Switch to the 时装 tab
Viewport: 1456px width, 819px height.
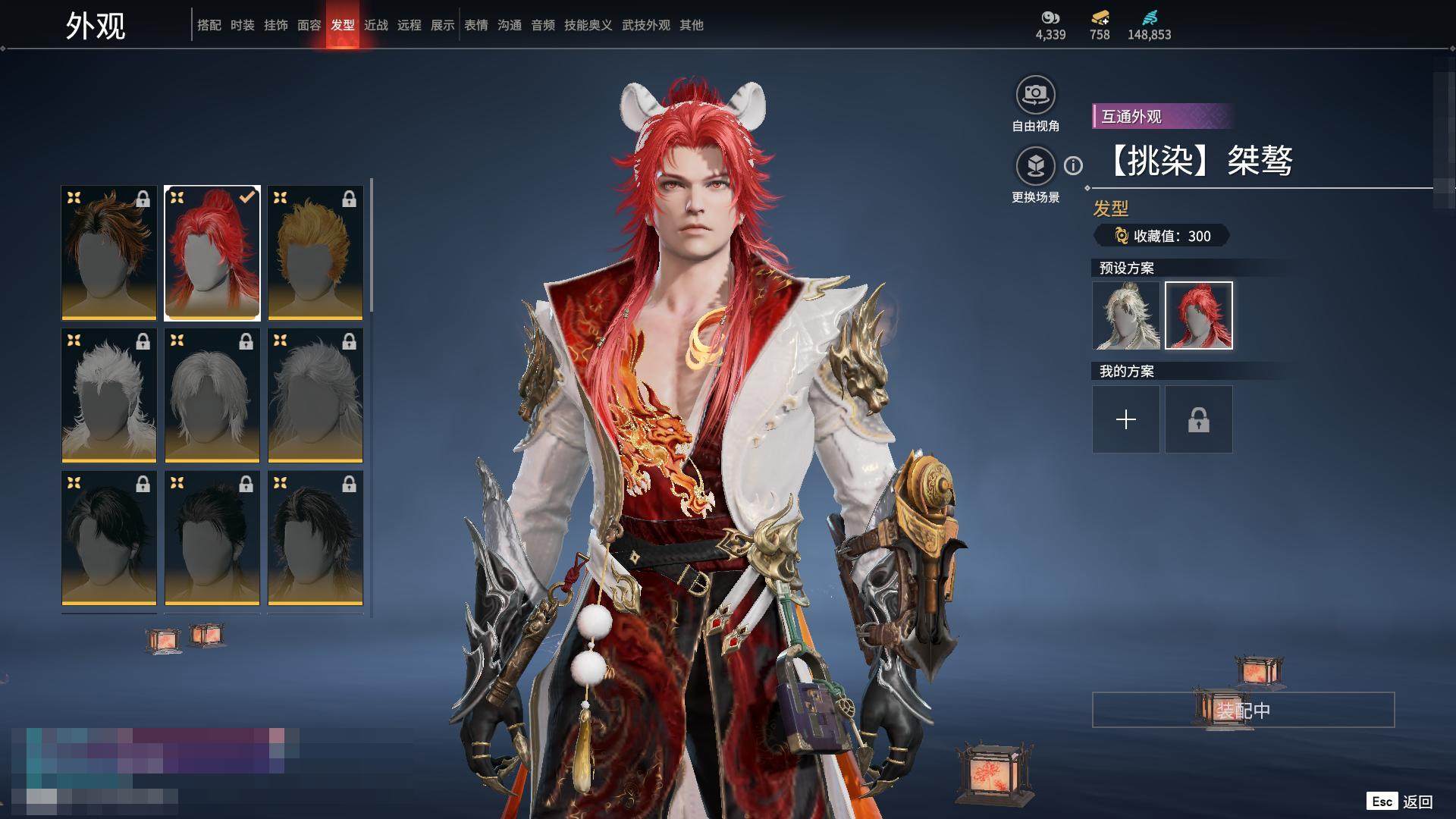click(242, 25)
